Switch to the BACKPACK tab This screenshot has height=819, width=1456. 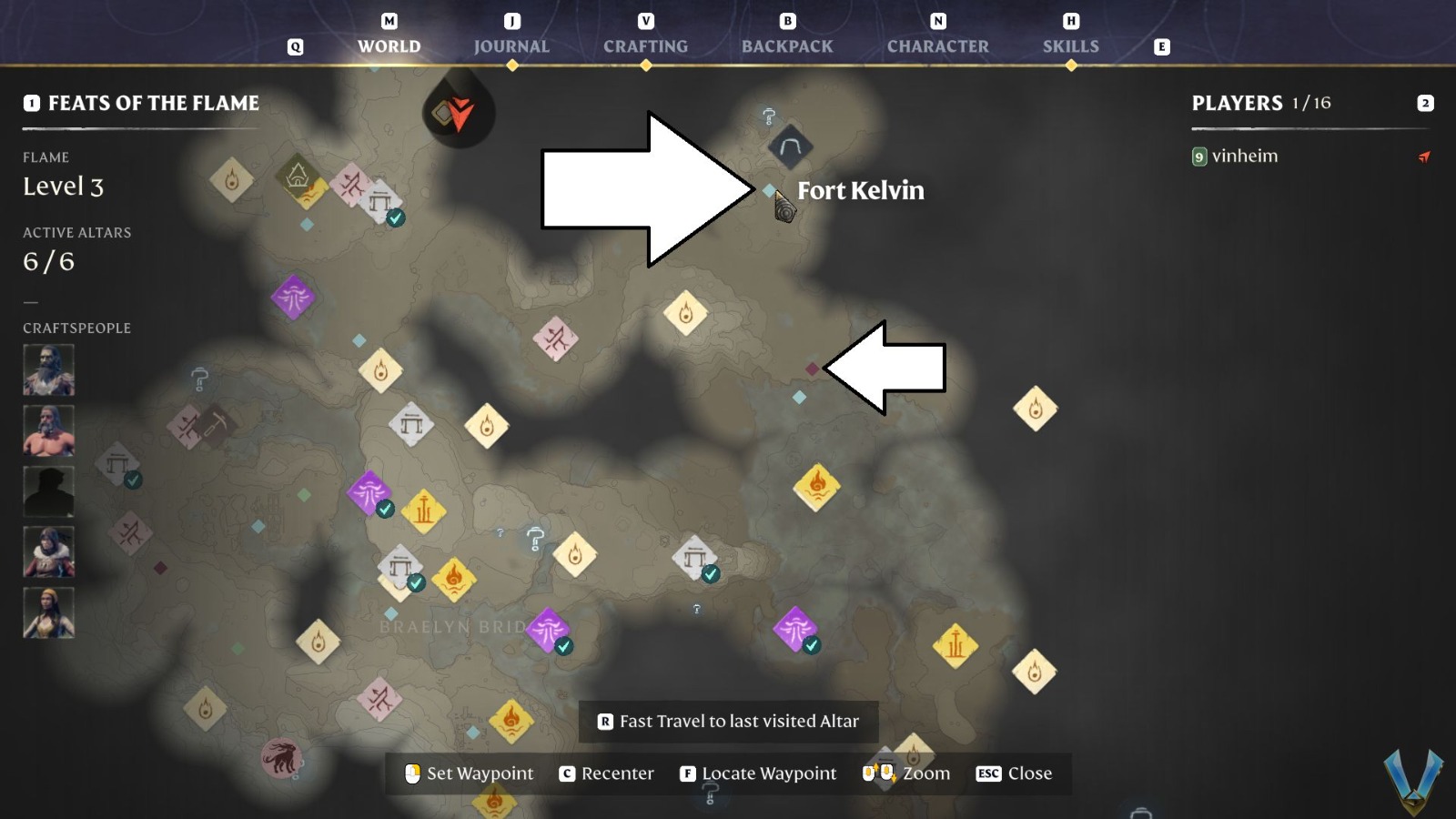coord(787,46)
